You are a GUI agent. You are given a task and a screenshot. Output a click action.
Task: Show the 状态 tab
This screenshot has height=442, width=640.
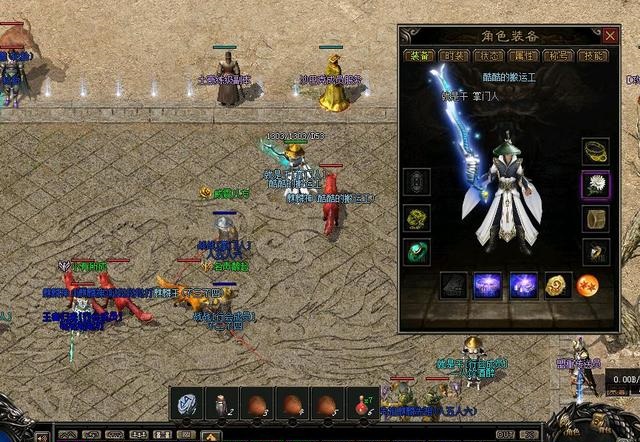click(490, 56)
